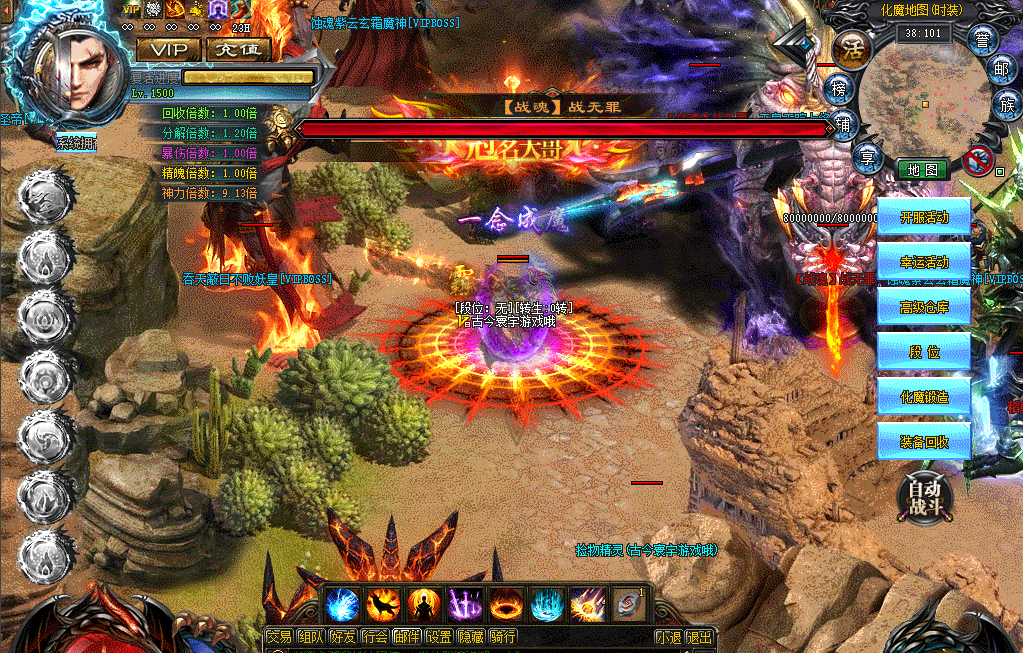Toggle the muted sound icon
1023x653 pixels.
point(979,158)
